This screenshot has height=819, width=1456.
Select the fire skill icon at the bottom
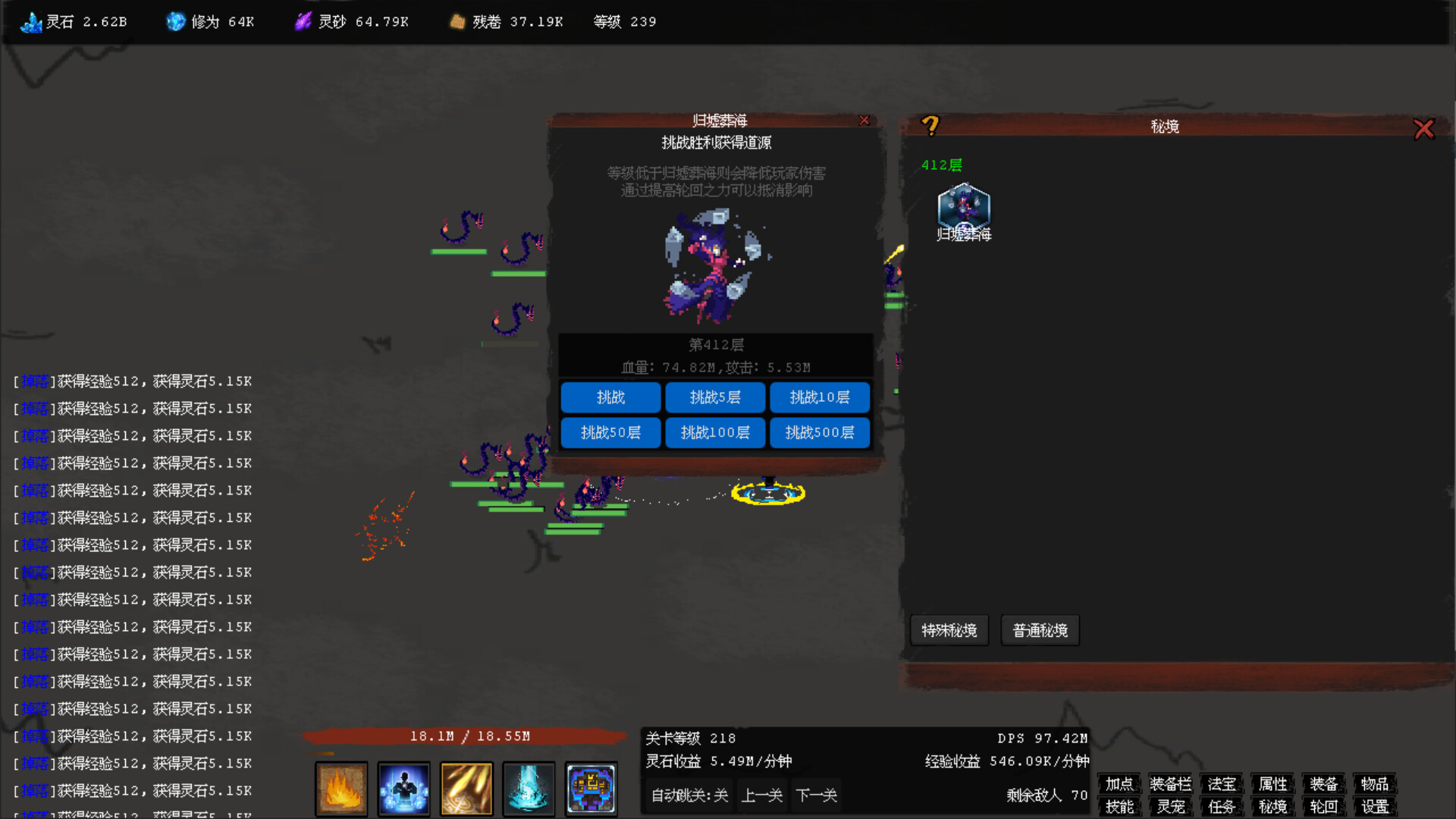coord(340,789)
